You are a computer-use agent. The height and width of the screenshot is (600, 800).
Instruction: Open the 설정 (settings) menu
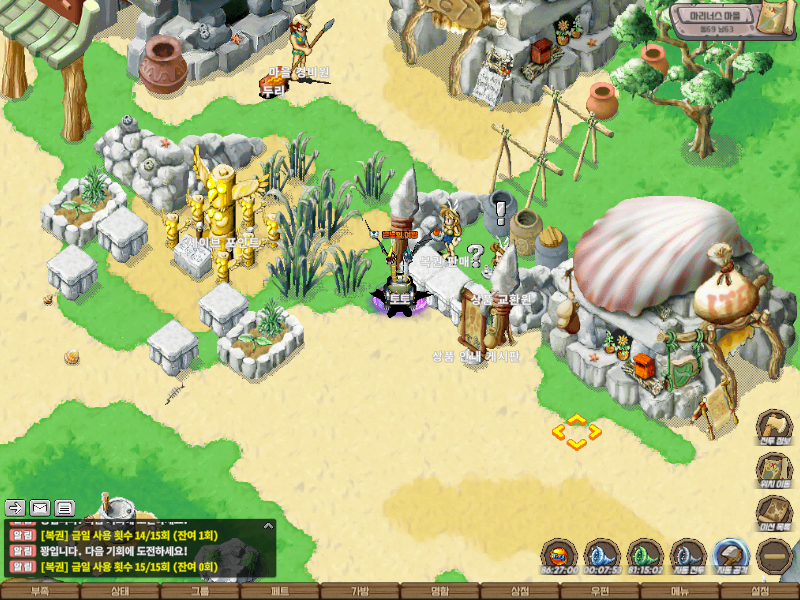[760, 591]
